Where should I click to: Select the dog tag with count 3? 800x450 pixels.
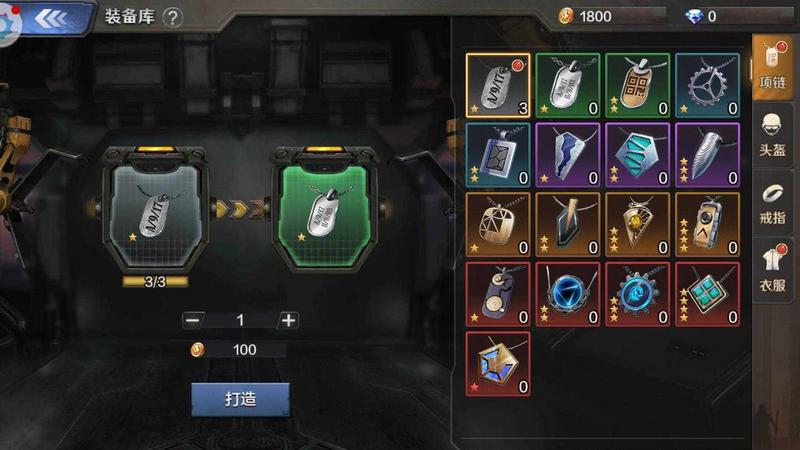coord(498,85)
